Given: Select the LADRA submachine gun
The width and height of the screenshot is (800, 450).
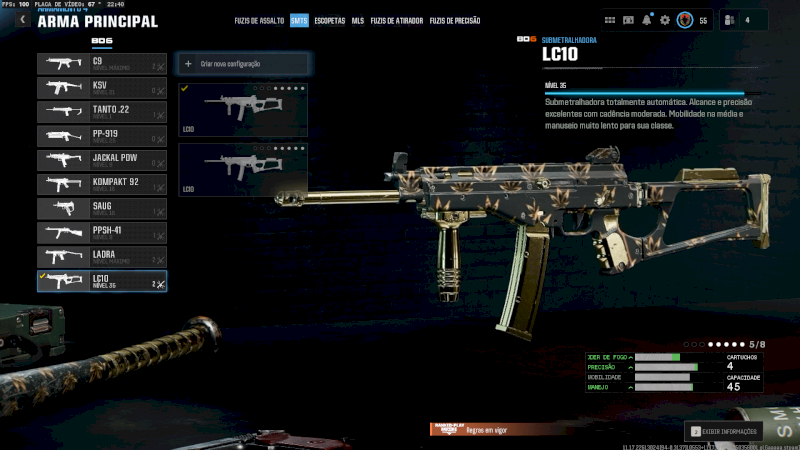Looking at the screenshot, I should point(102,257).
